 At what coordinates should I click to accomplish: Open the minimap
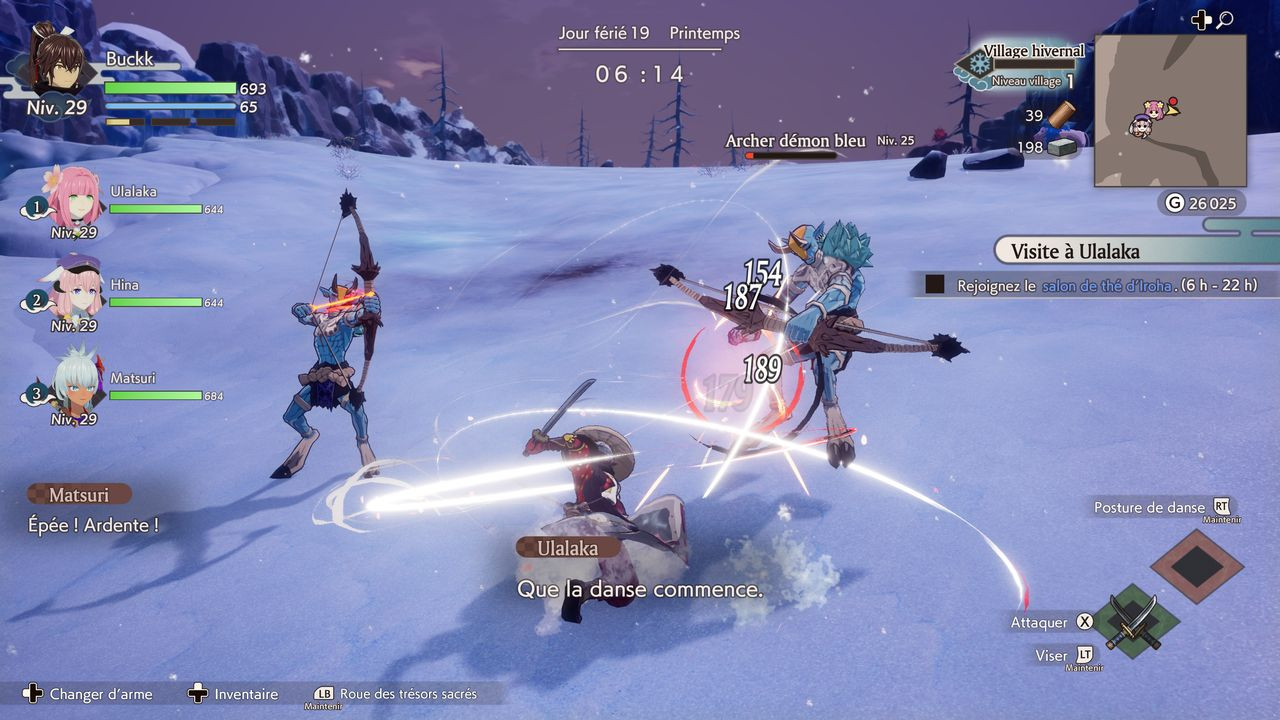1169,111
